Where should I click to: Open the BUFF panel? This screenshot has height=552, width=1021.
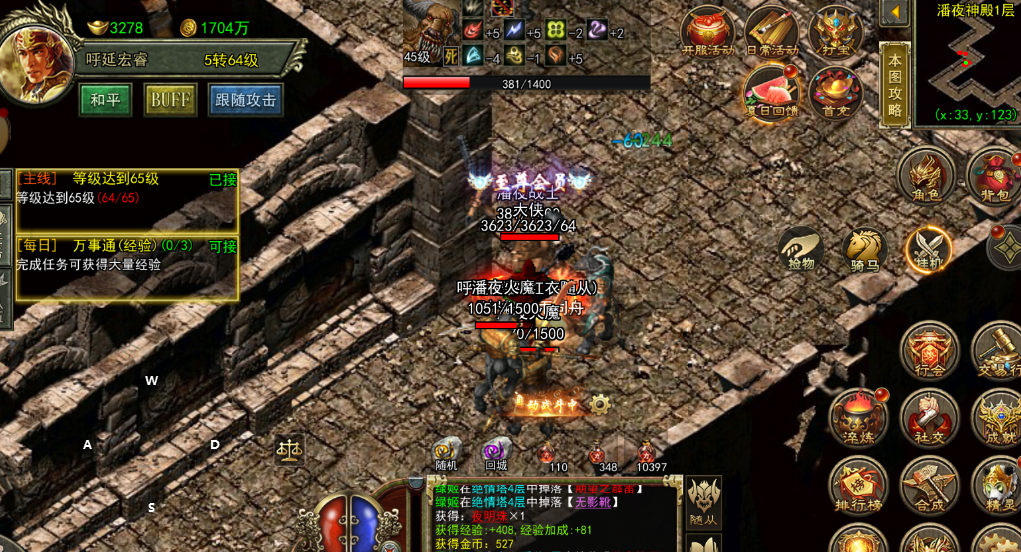pos(170,100)
